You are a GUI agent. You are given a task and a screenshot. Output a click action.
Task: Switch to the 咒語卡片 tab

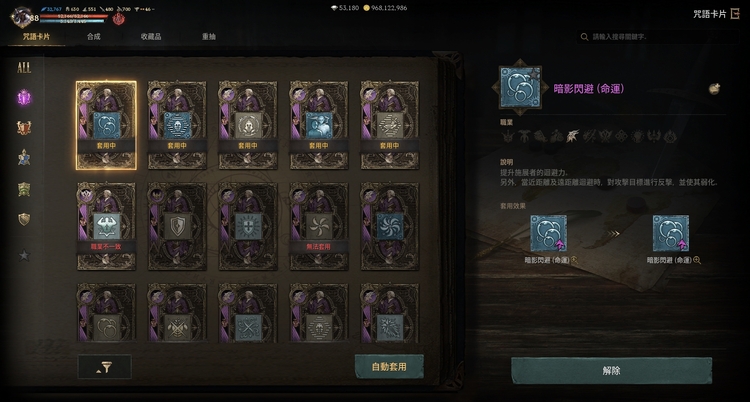click(x=37, y=37)
